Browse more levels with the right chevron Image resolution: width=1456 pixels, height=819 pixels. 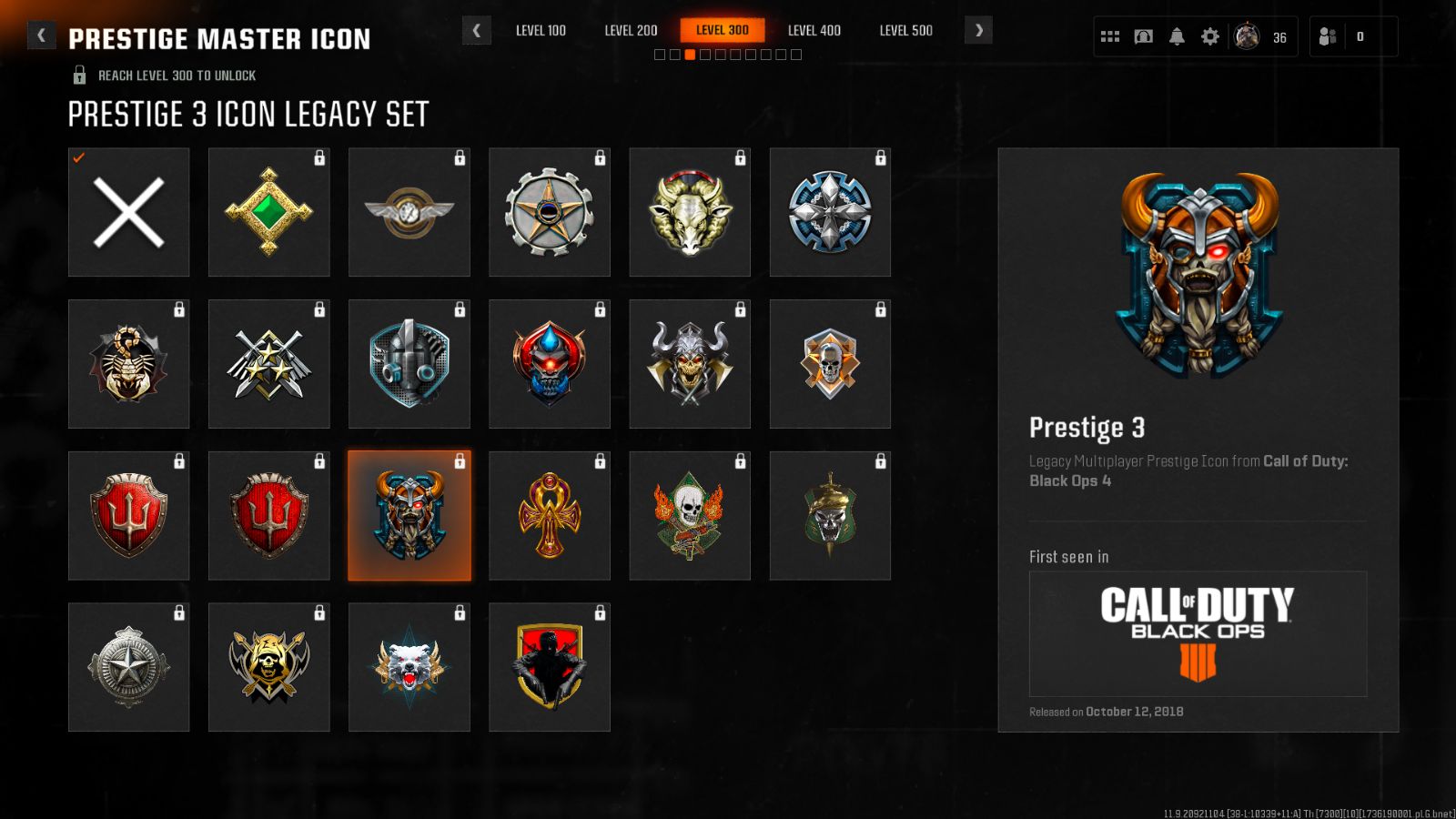click(978, 30)
